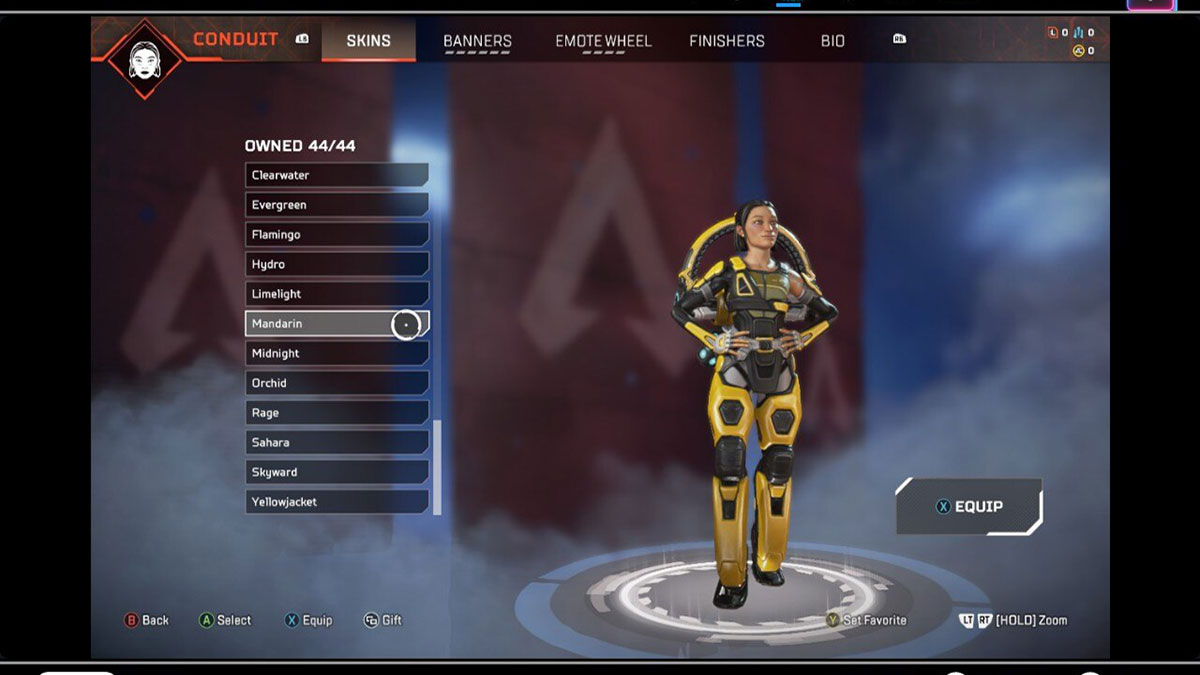The height and width of the screenshot is (675, 1200).
Task: Pick the Rage skin
Action: click(336, 413)
